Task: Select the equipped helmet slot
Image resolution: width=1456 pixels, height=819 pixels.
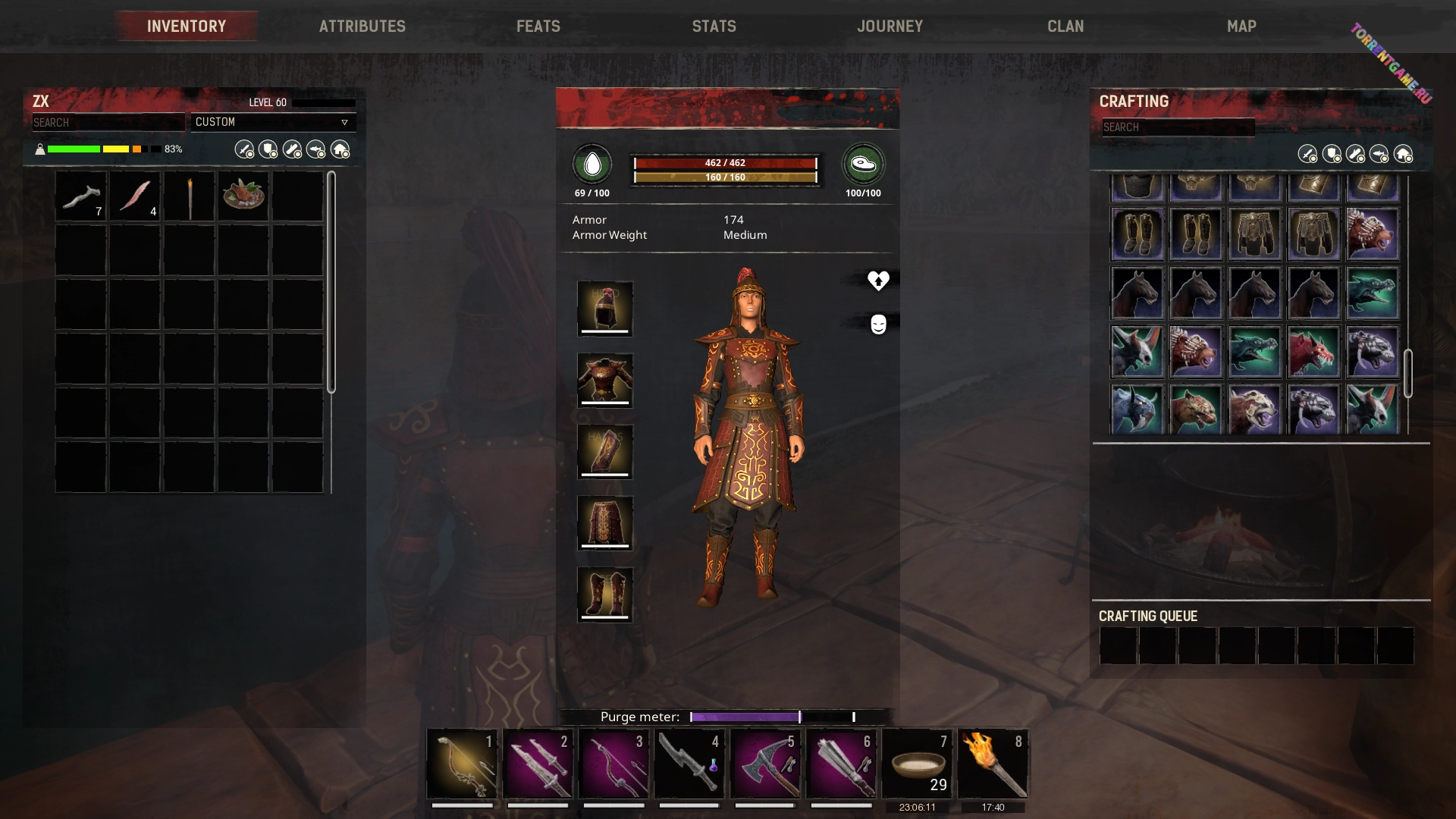Action: click(604, 309)
